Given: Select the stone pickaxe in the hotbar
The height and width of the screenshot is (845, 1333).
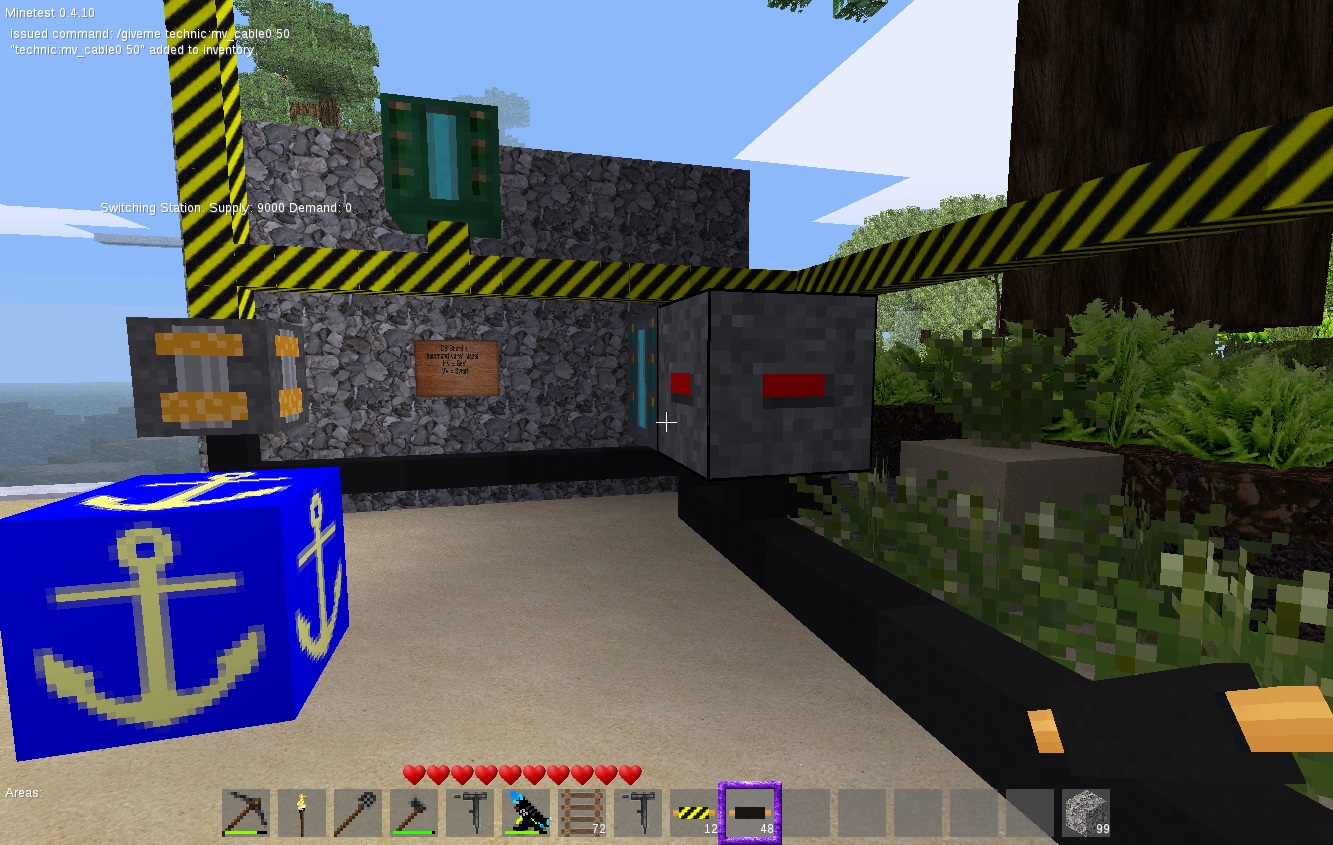Looking at the screenshot, I should click(x=245, y=812).
